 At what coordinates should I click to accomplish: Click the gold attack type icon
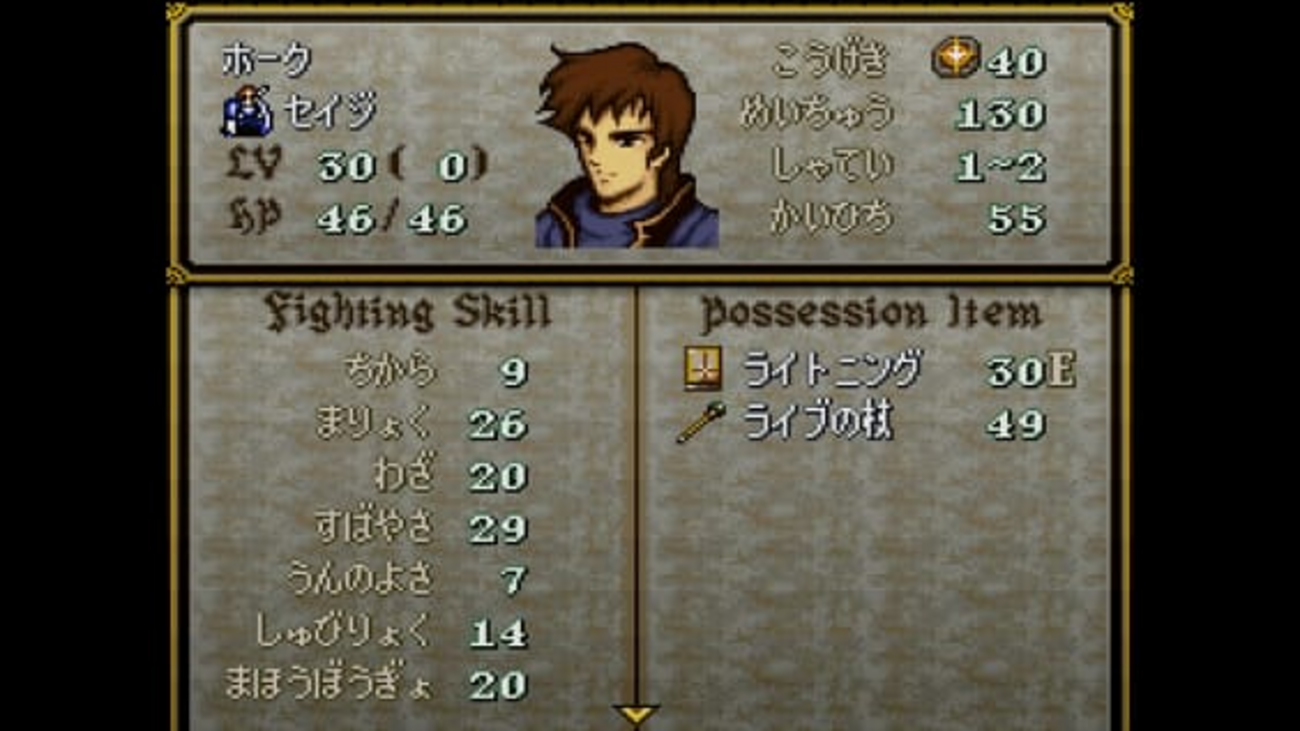click(954, 59)
